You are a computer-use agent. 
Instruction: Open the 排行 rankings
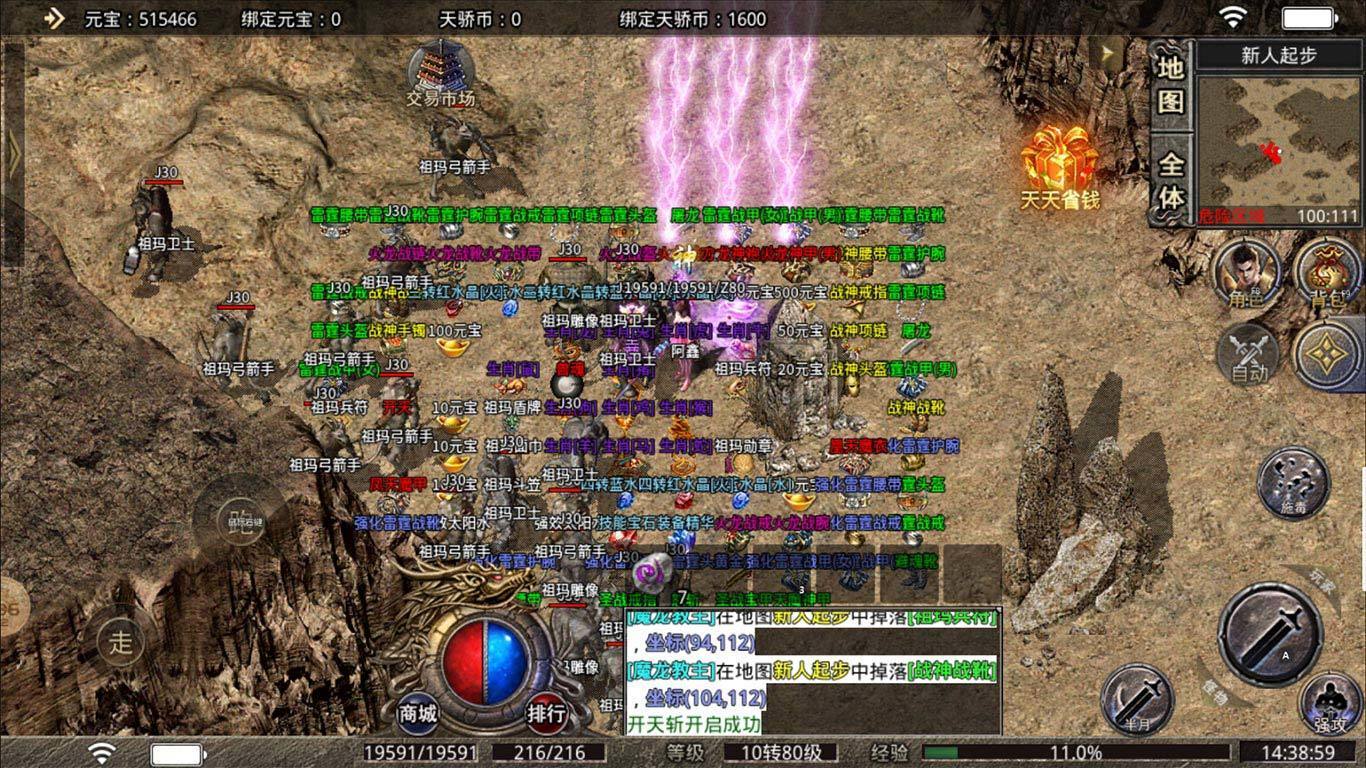point(547,712)
